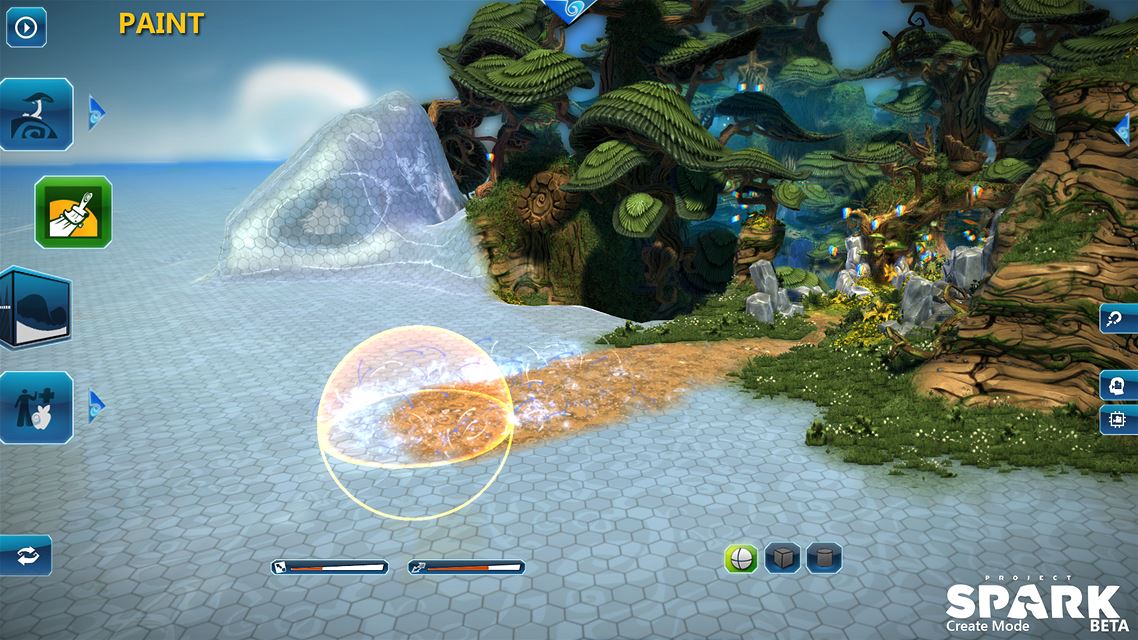This screenshot has width=1138, height=640.
Task: Click the framed camera button
Action: click(1117, 419)
